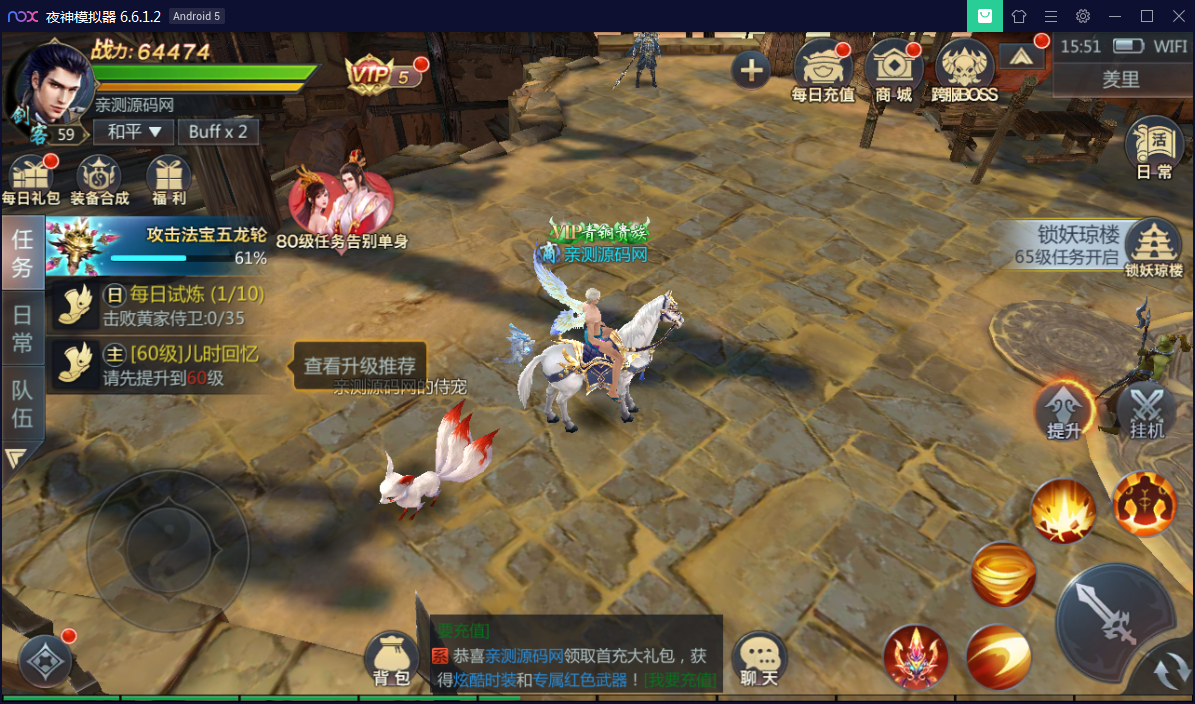Open the 和平 PK mode dropdown
The height and width of the screenshot is (704, 1195).
pos(134,131)
